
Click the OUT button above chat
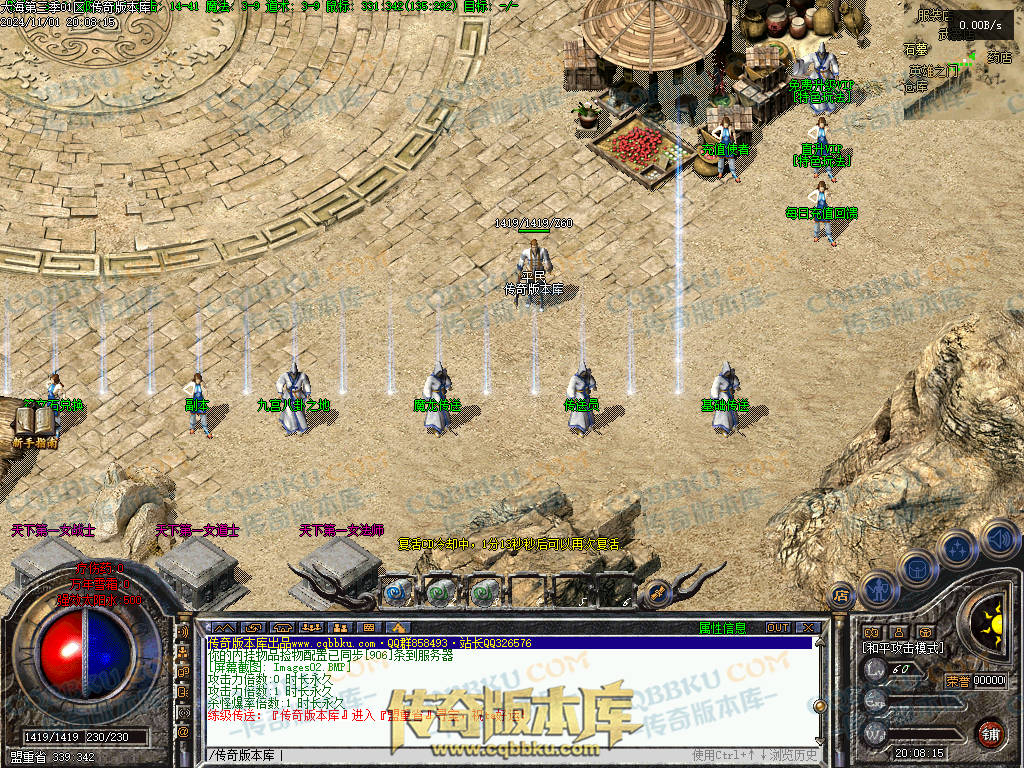click(x=778, y=628)
